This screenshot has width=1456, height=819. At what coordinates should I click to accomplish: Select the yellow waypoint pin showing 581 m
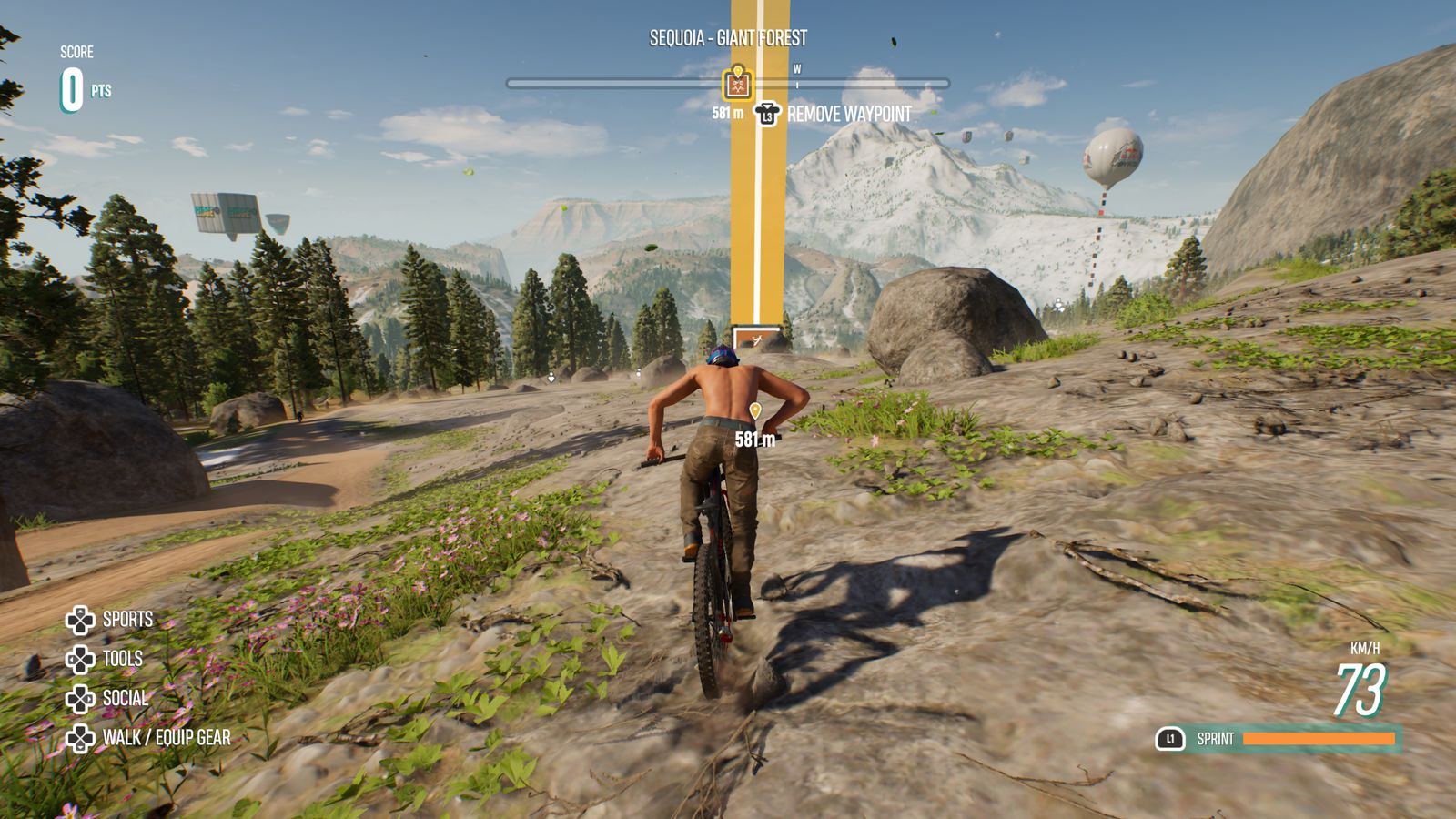tap(754, 412)
